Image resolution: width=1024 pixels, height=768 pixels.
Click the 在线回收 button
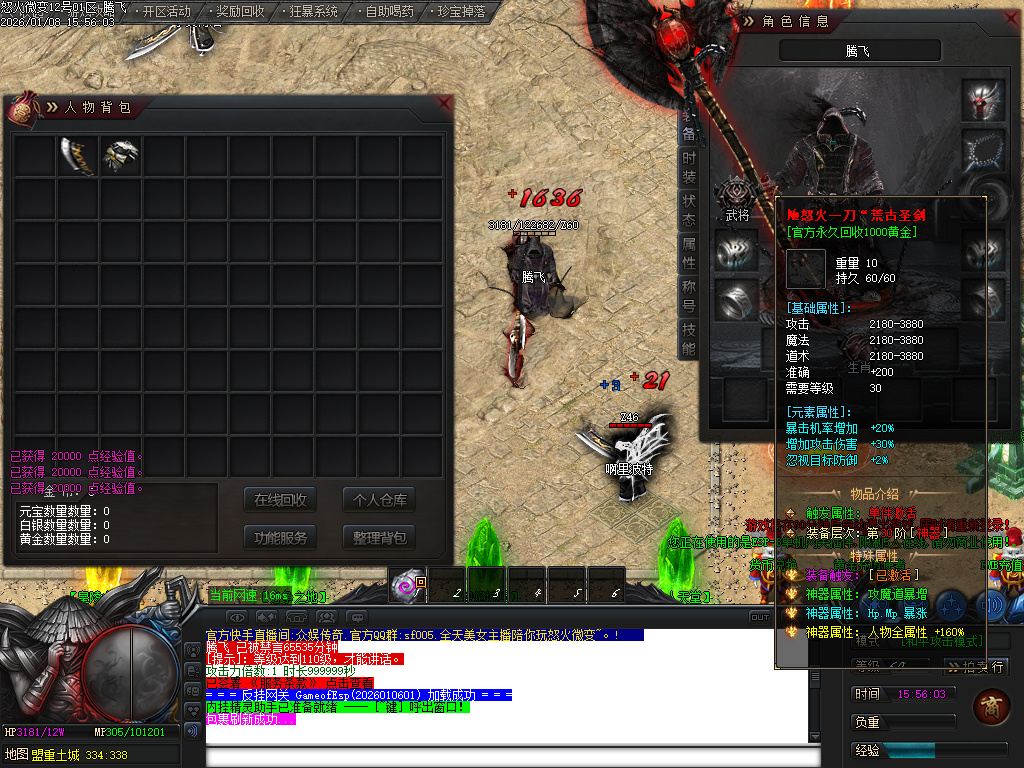(280, 500)
